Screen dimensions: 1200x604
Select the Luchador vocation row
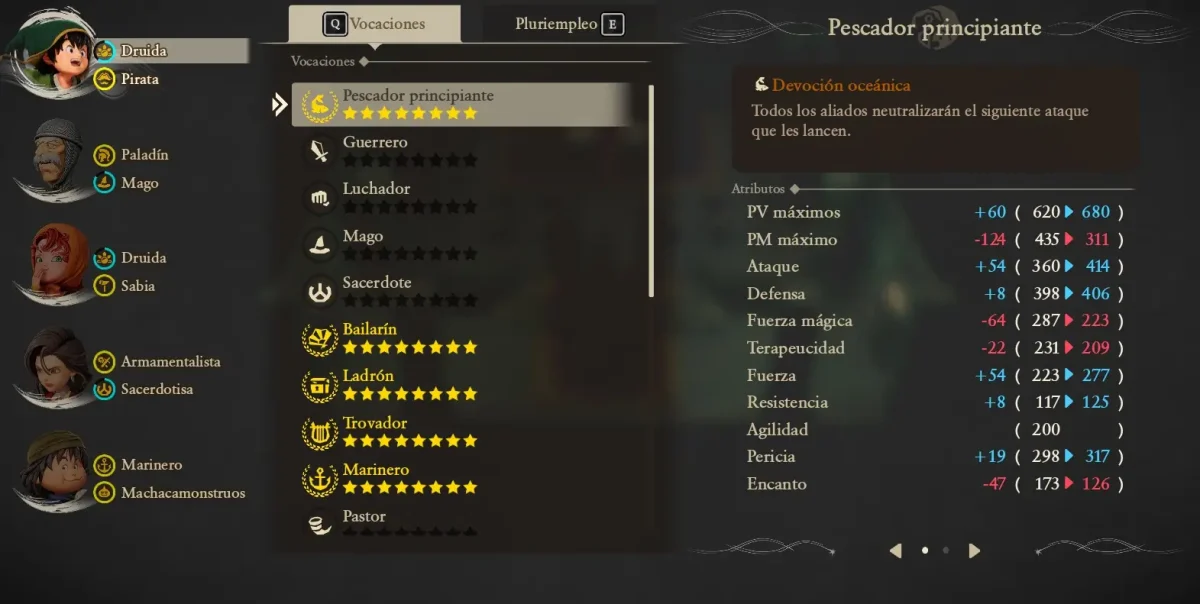[460, 197]
